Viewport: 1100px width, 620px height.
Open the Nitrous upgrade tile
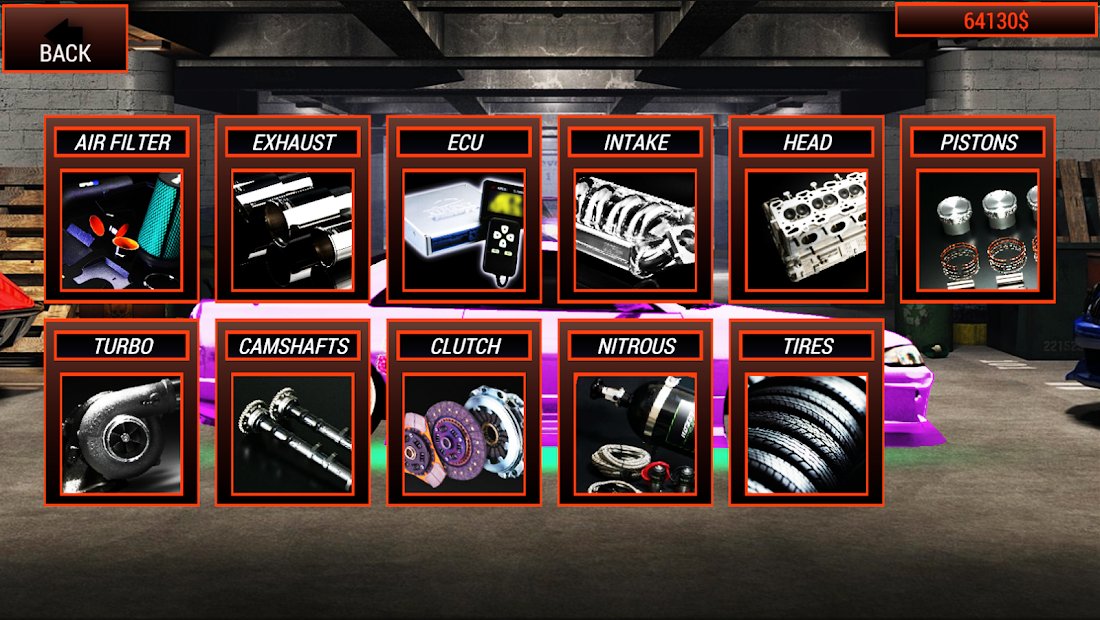coord(636,414)
